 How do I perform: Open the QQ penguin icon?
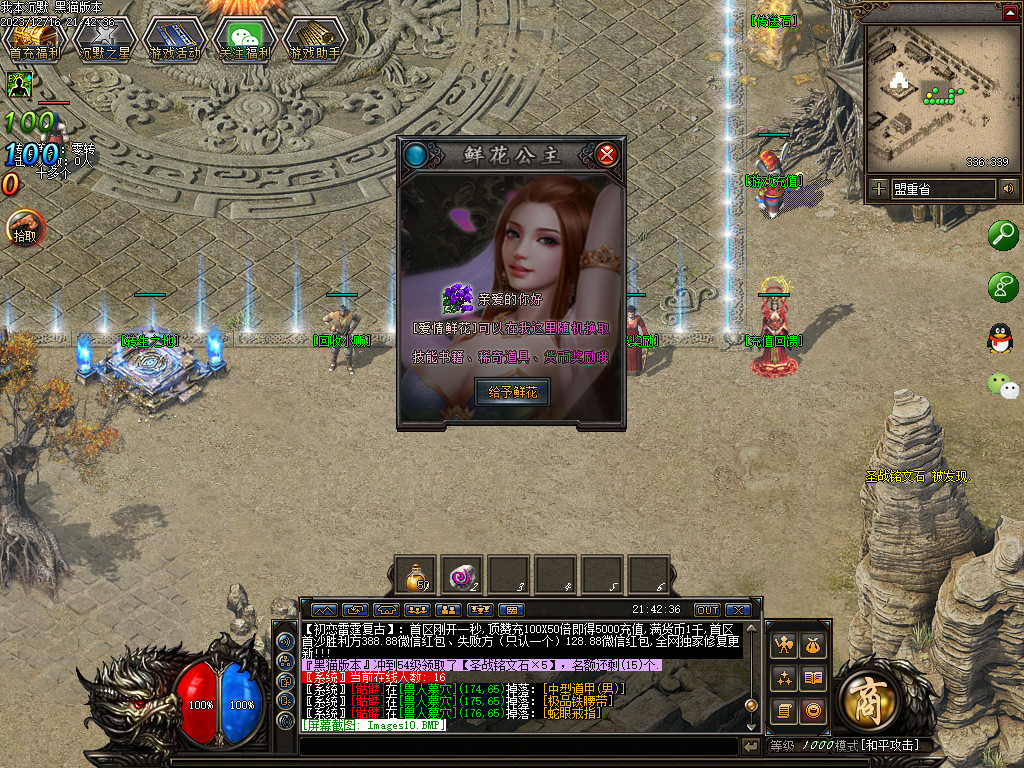point(1000,338)
